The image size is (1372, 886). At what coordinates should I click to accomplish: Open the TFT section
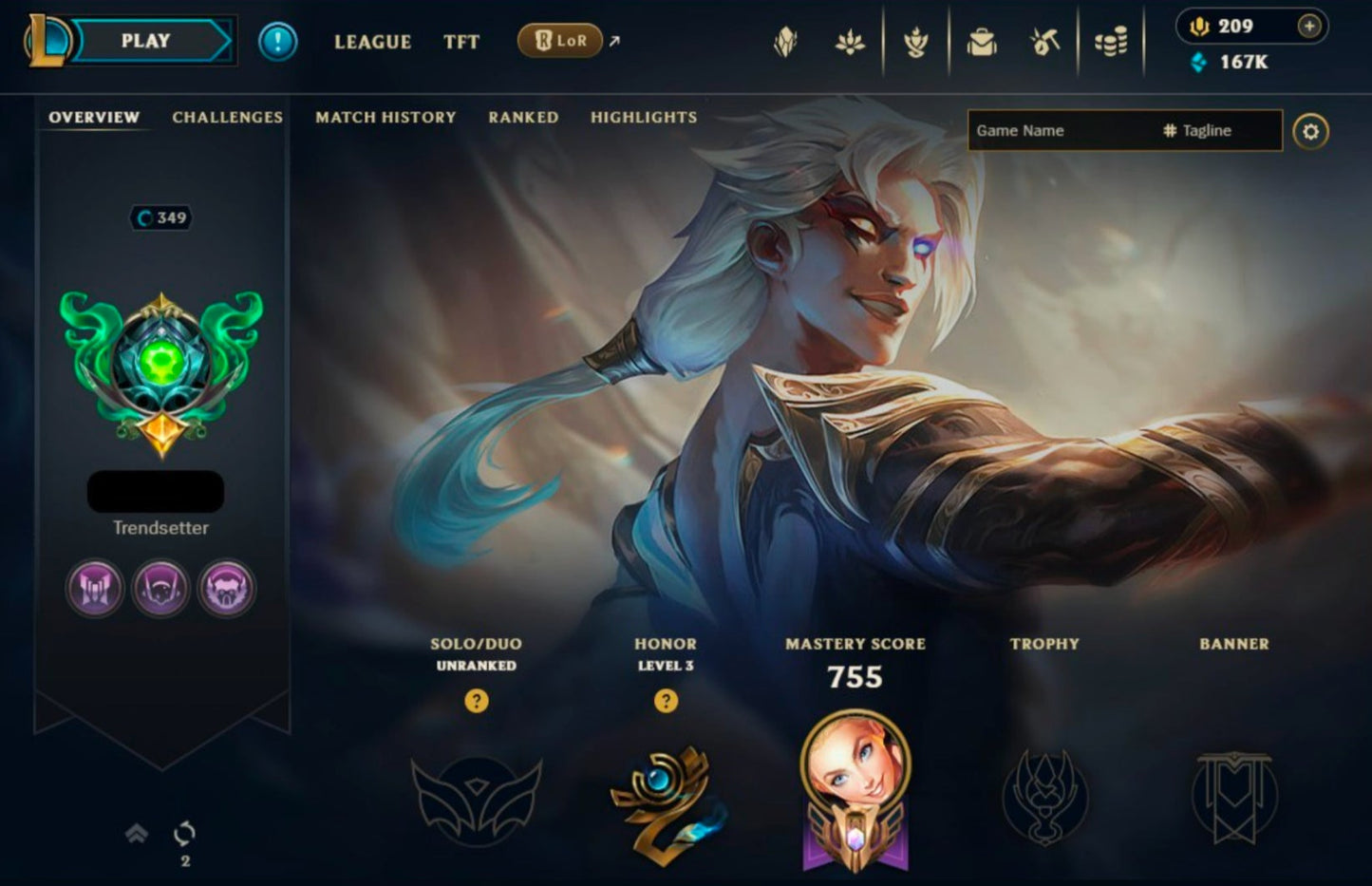tap(461, 42)
